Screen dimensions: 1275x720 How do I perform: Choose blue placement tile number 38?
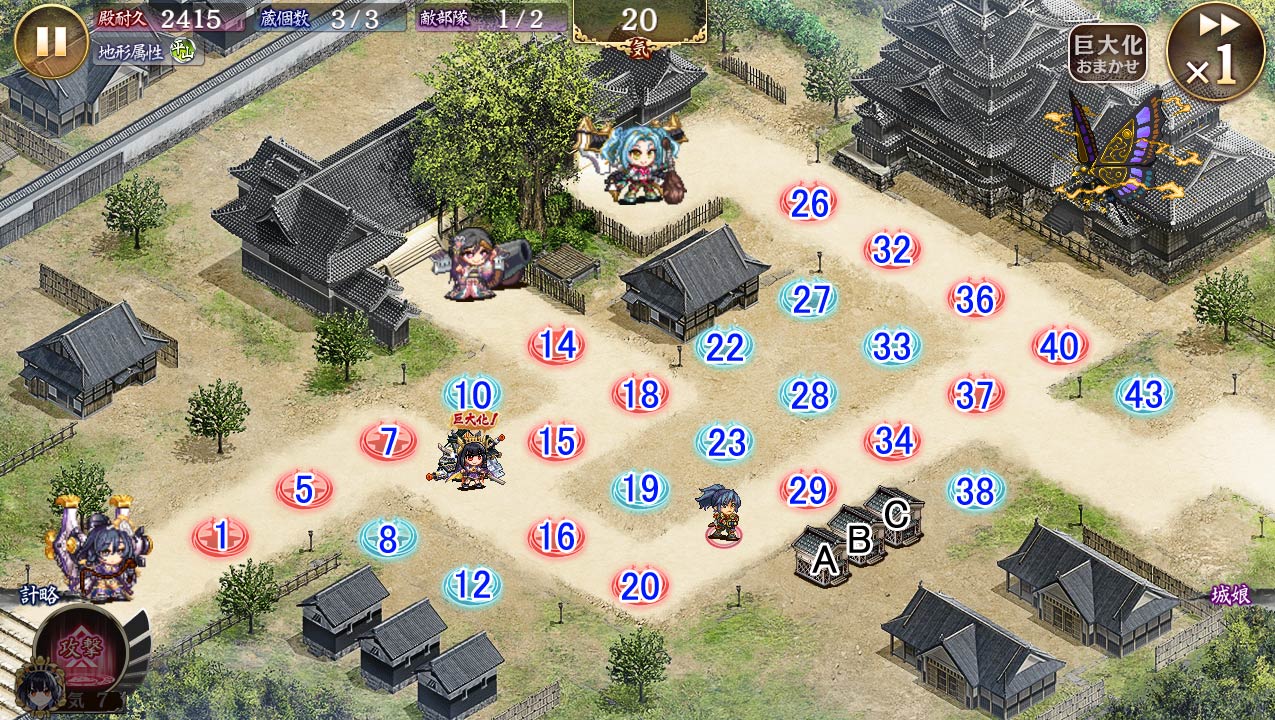coord(975,491)
